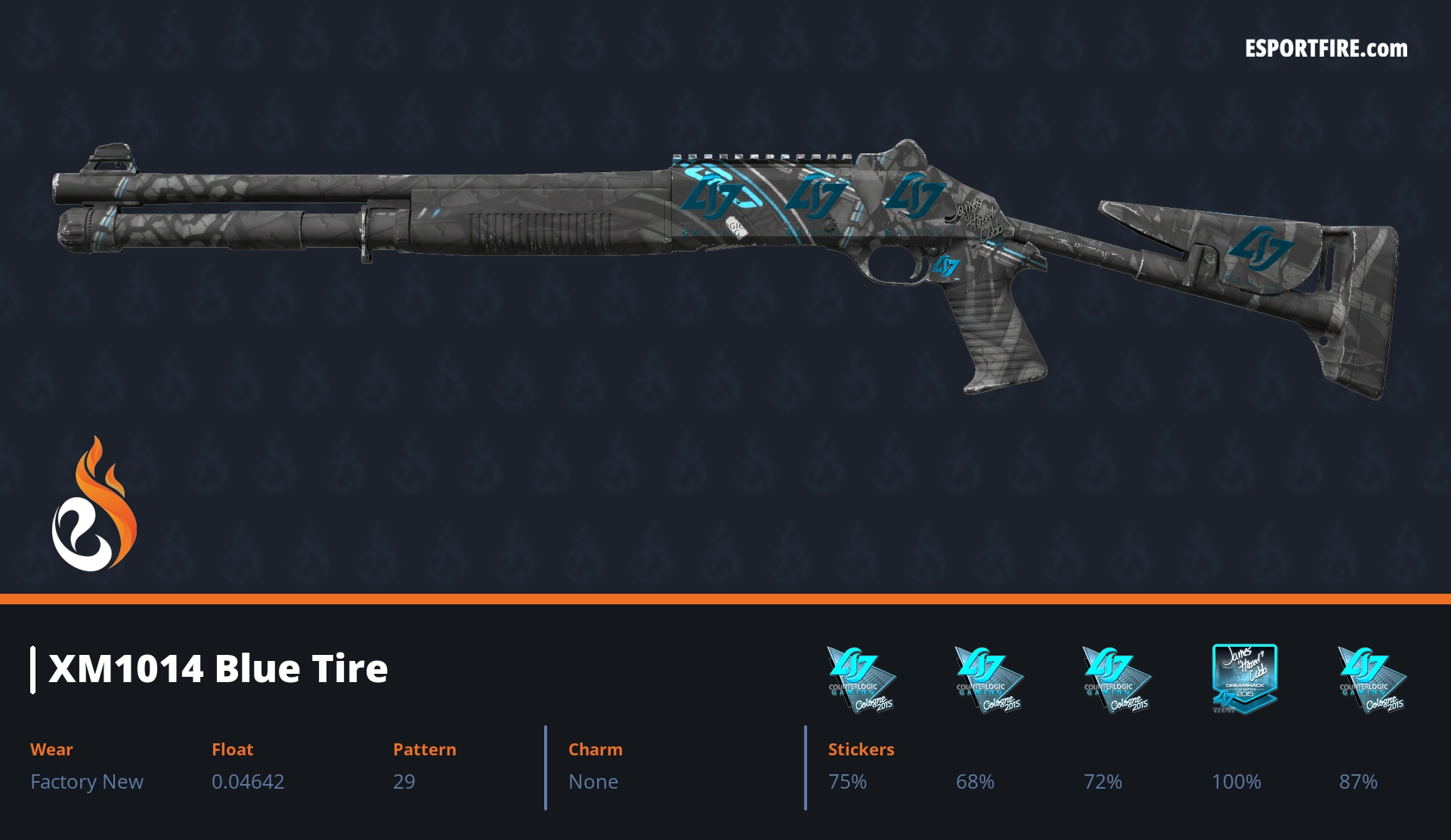Select the Hazed DreamHack 2015 signature sticker
Image resolution: width=1451 pixels, height=840 pixels.
1244,678
